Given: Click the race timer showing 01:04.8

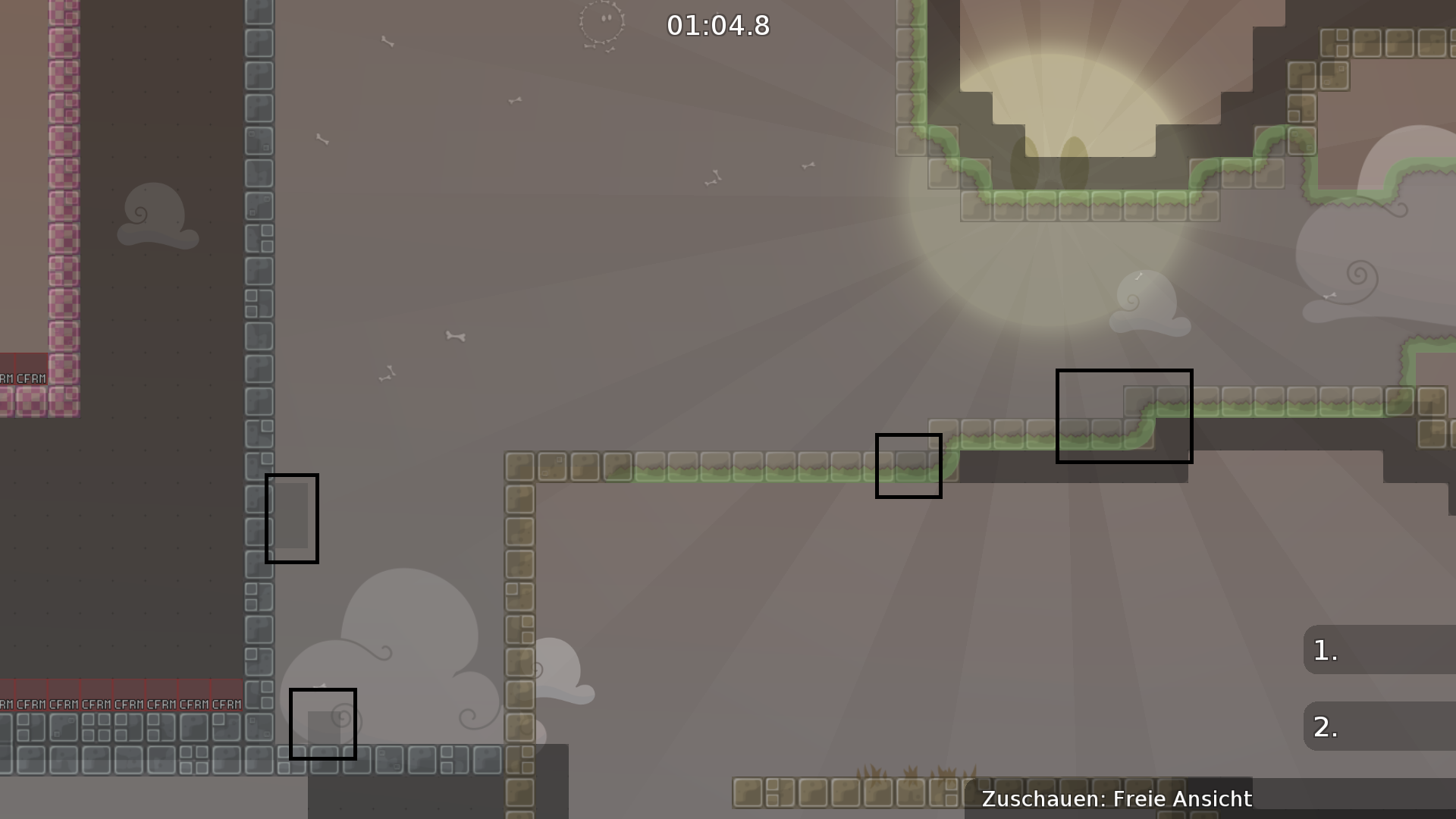Looking at the screenshot, I should [717, 25].
